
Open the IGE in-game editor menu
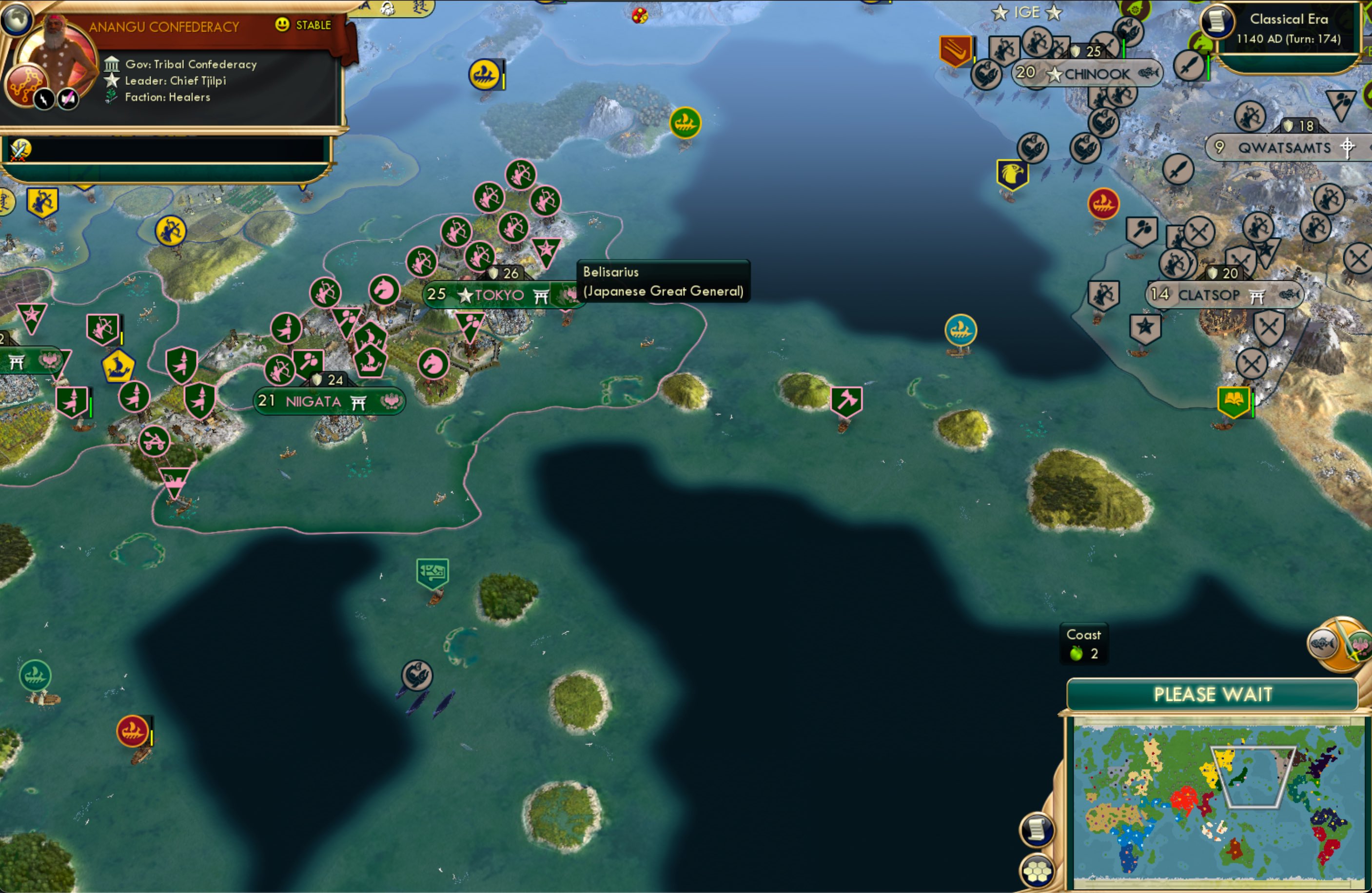pyautogui.click(x=1027, y=12)
